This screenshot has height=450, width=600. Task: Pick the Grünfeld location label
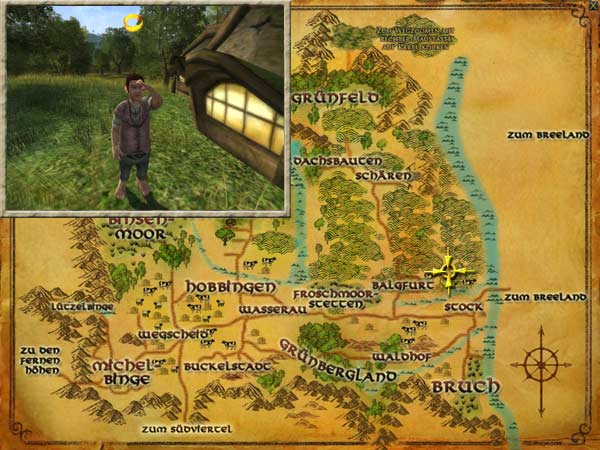pos(335,99)
